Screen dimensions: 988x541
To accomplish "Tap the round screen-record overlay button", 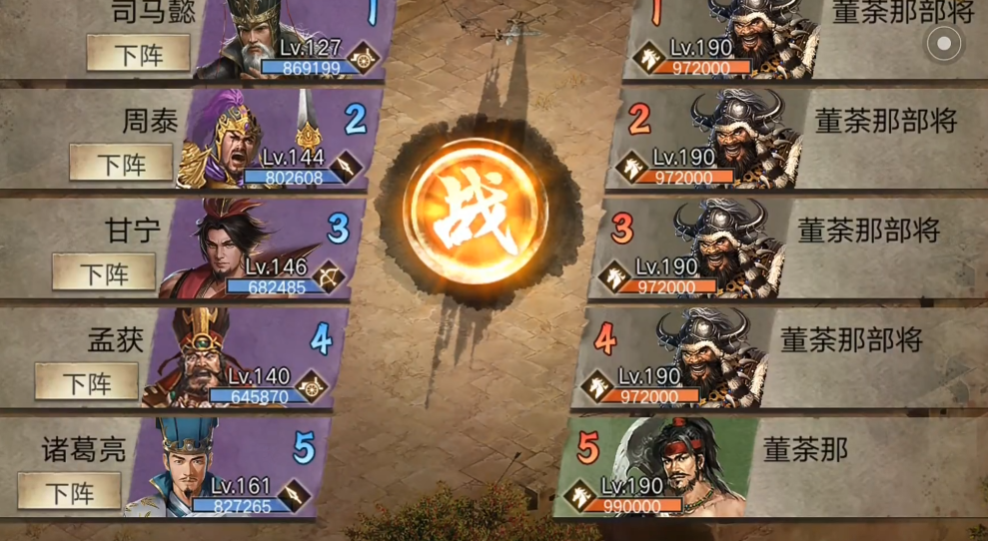I will point(943,43).
